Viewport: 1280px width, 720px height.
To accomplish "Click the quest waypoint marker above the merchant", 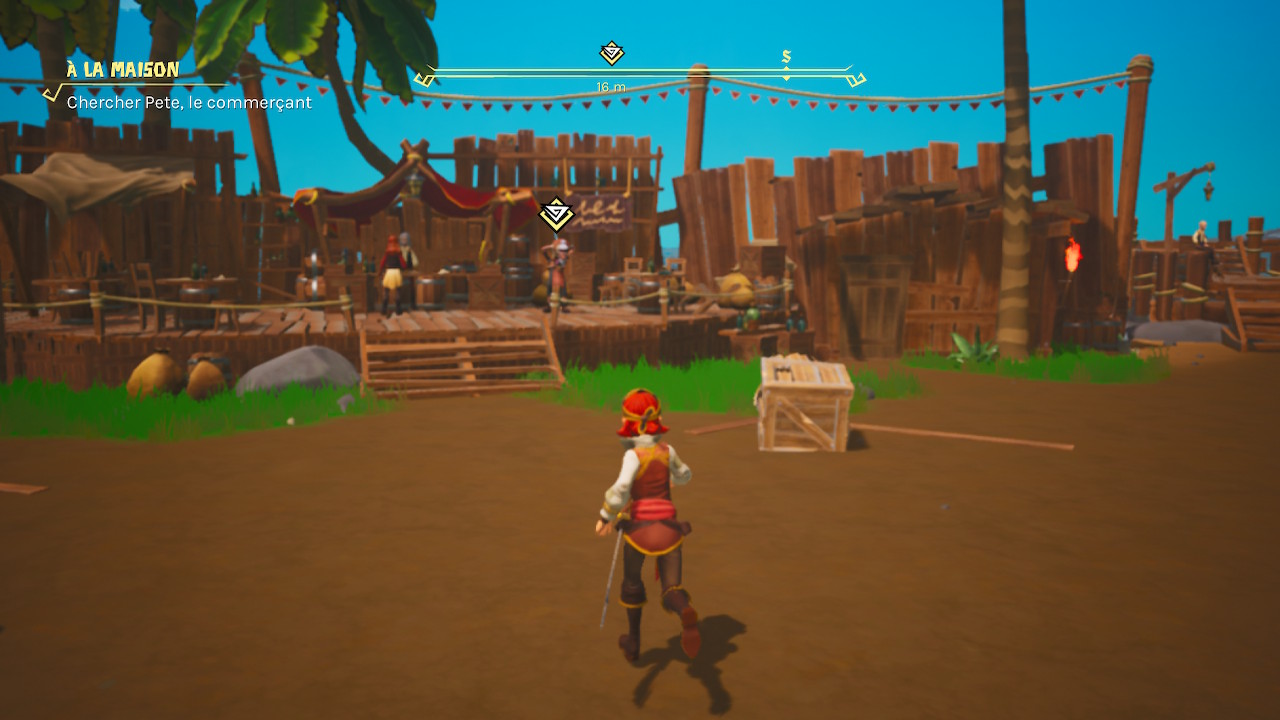I will pos(556,214).
